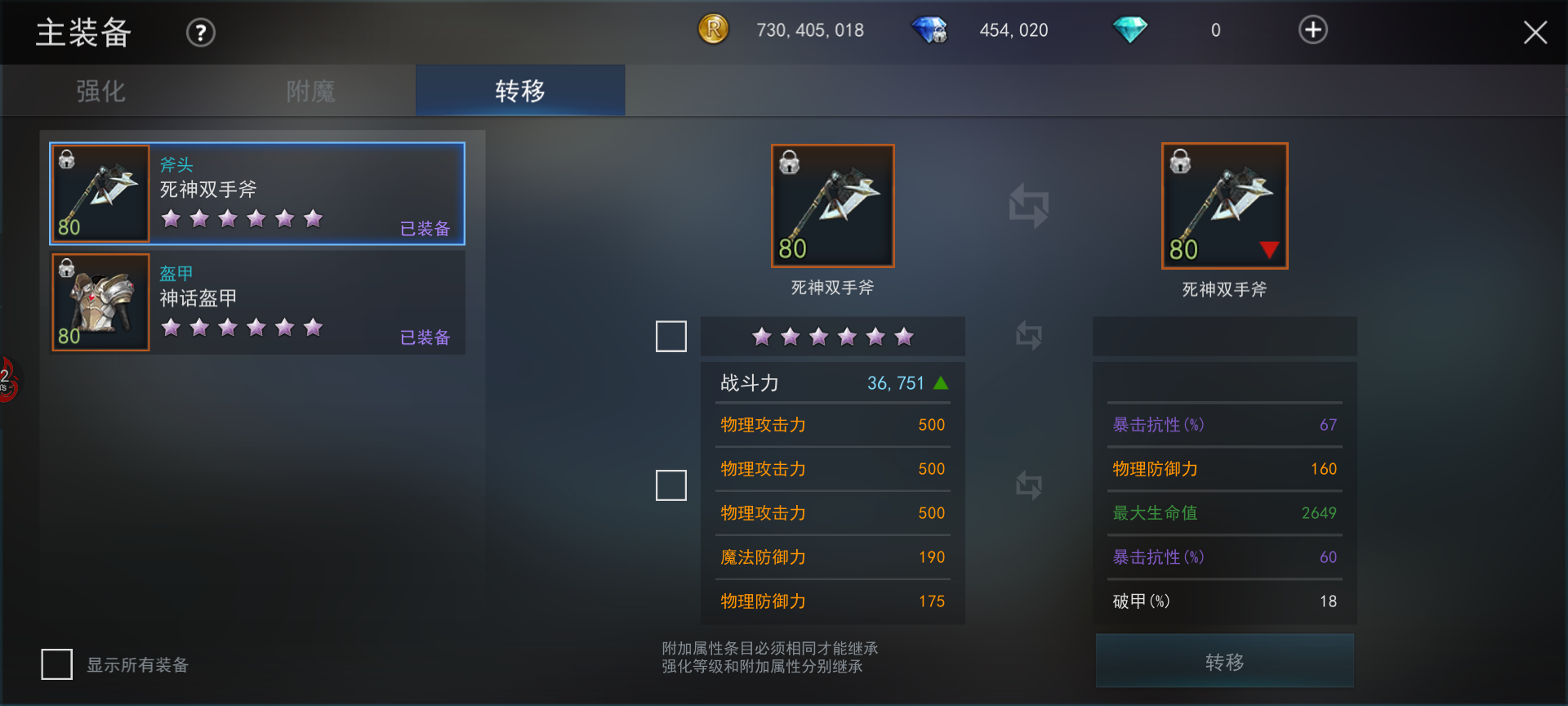Screen dimensions: 1568x706
Task: Click the red triangle on the target axe
Action: click(x=1268, y=250)
